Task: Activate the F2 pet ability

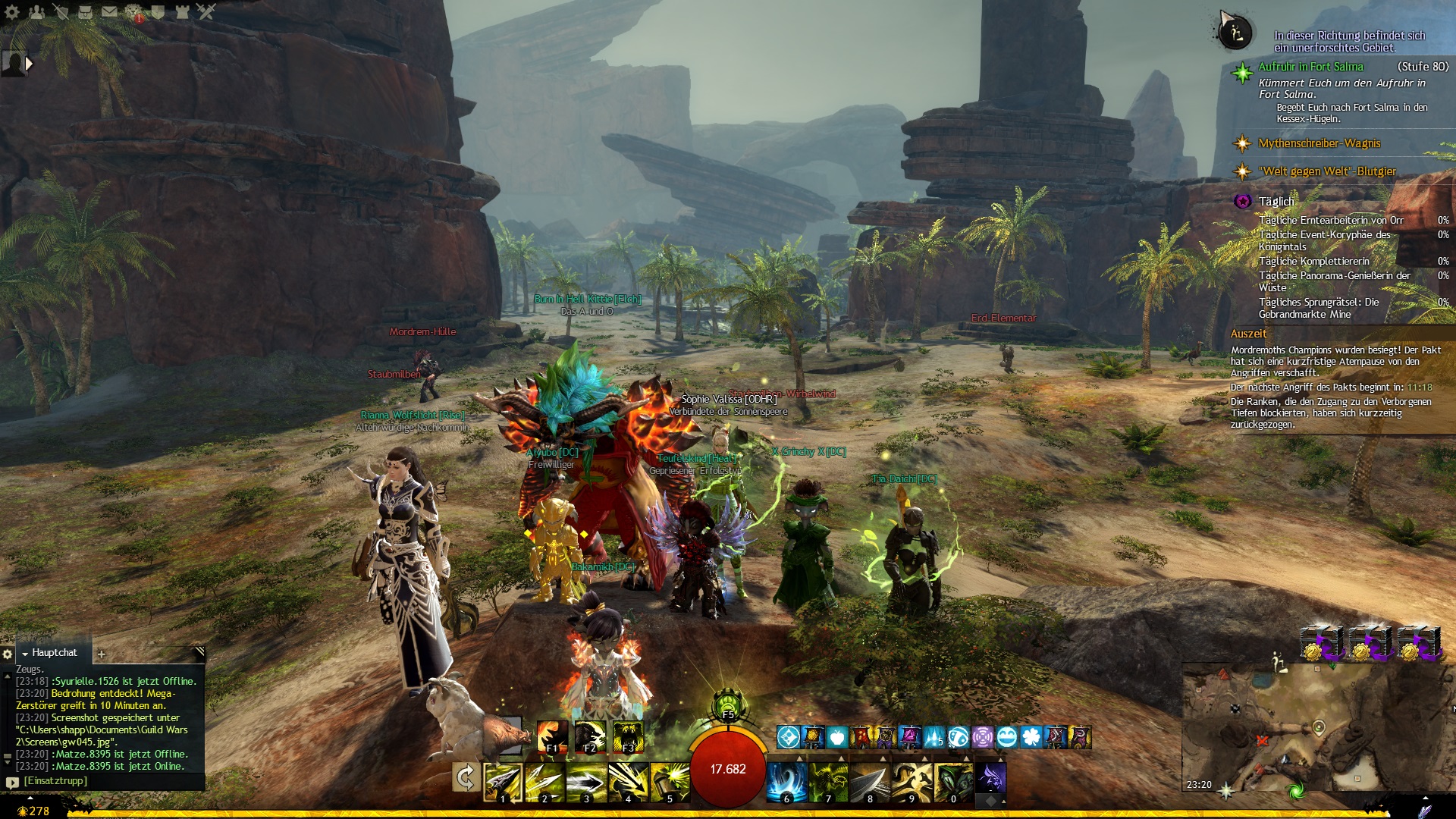Action: point(590,736)
